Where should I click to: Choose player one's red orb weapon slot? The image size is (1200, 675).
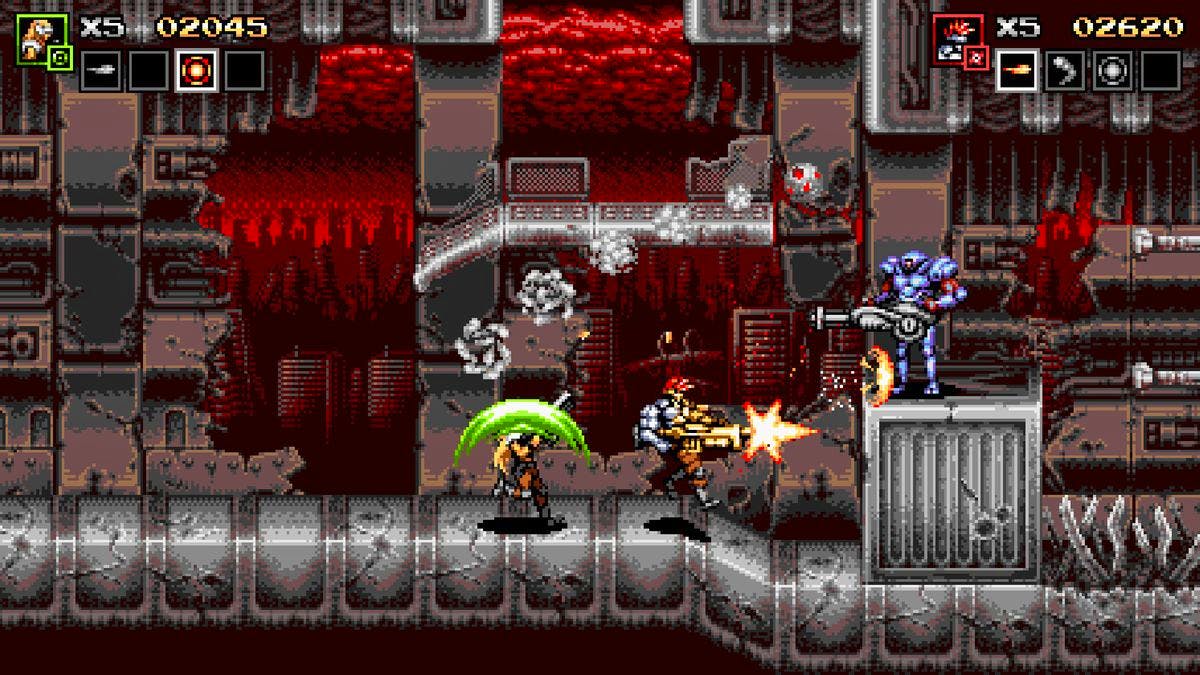pyautogui.click(x=196, y=71)
